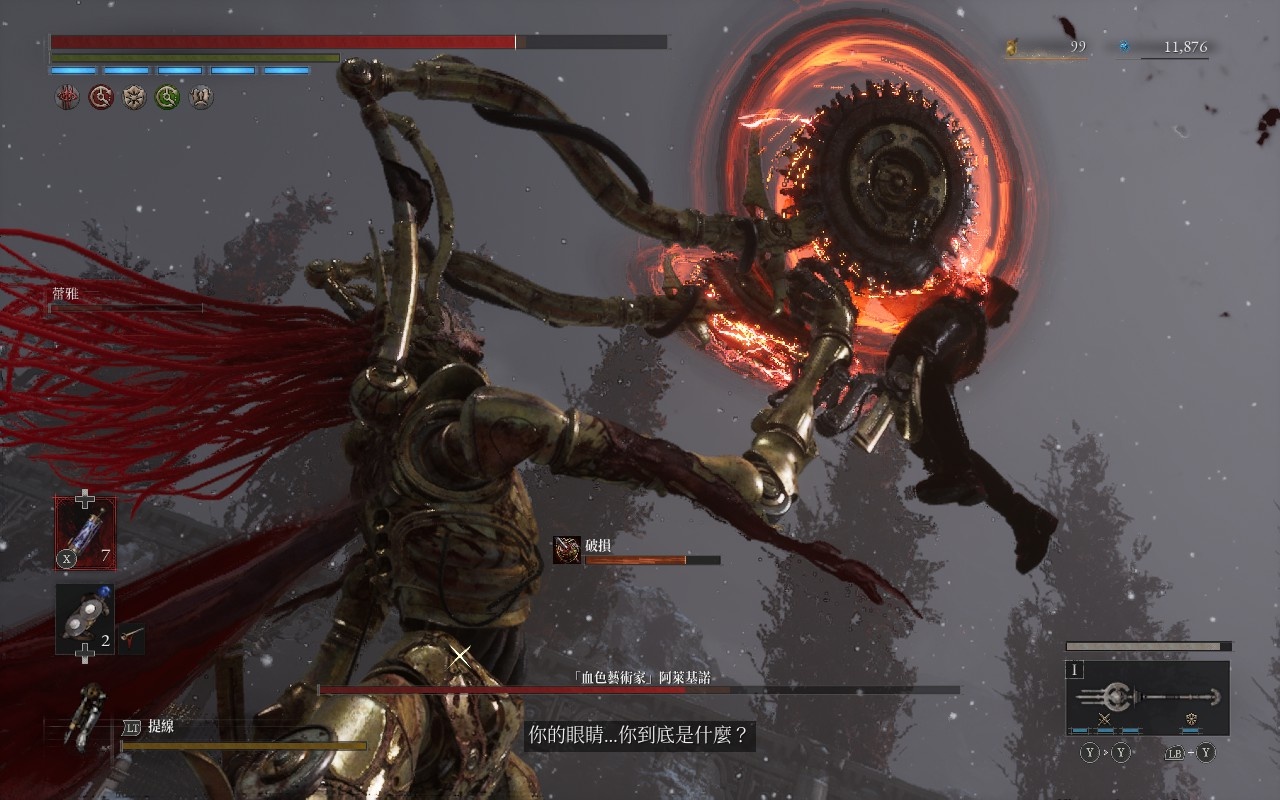1280x800 pixels.
Task: Click the small horn item beside the belt
Action: click(131, 637)
